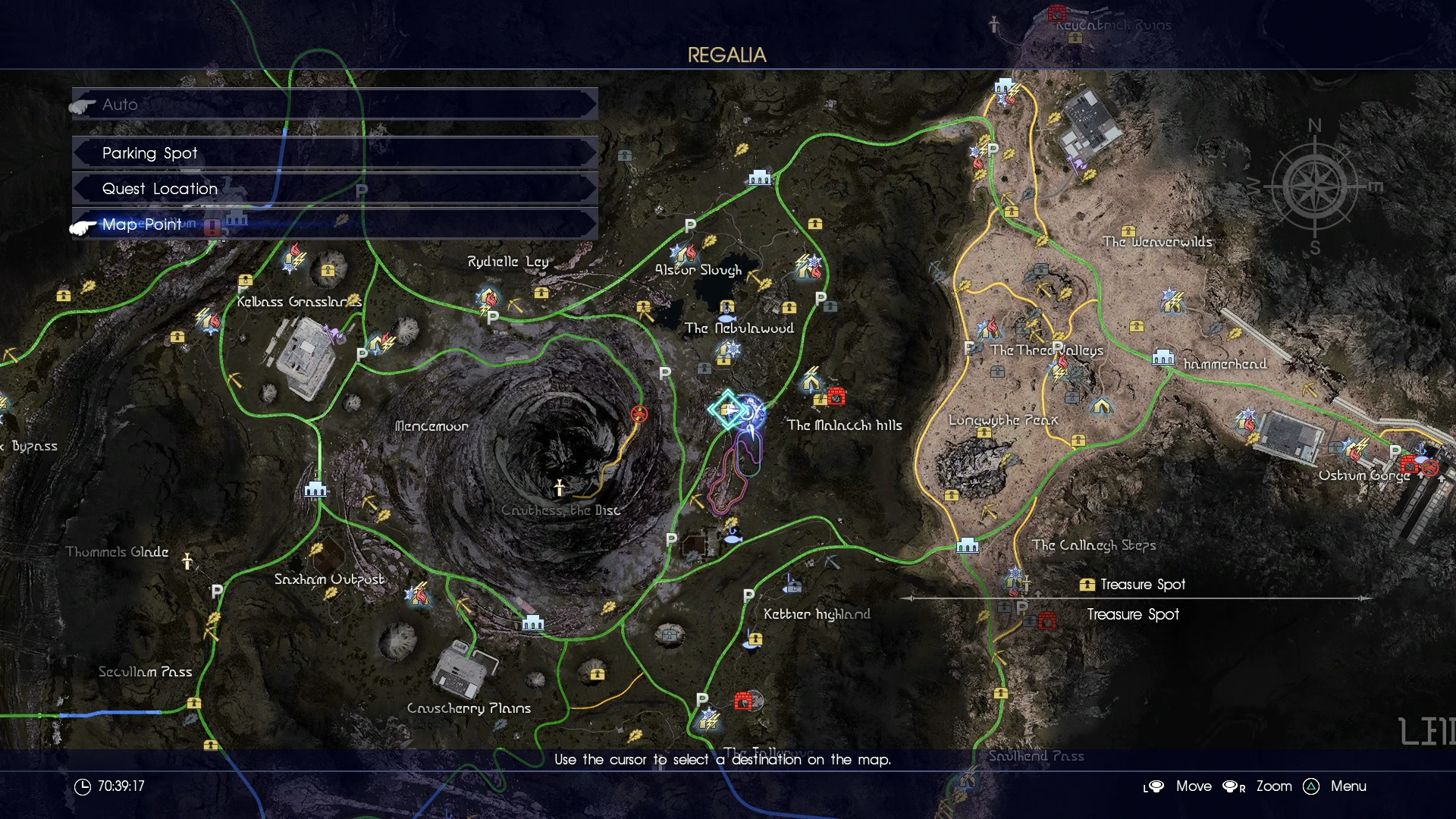Click the compass rose in the top right
The height and width of the screenshot is (819, 1456).
tap(1316, 188)
